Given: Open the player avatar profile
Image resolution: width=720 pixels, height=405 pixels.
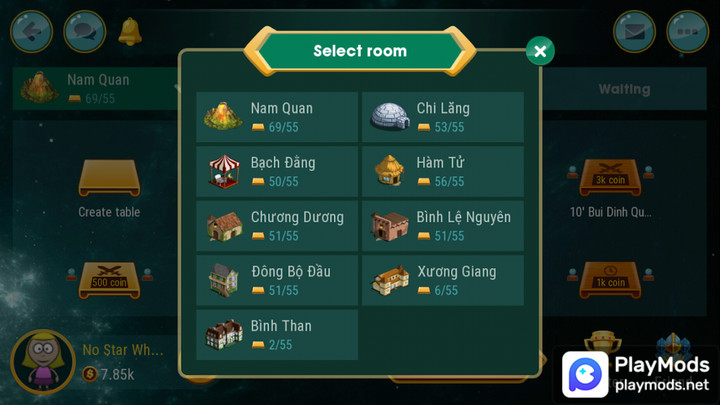Looking at the screenshot, I should pyautogui.click(x=43, y=362).
